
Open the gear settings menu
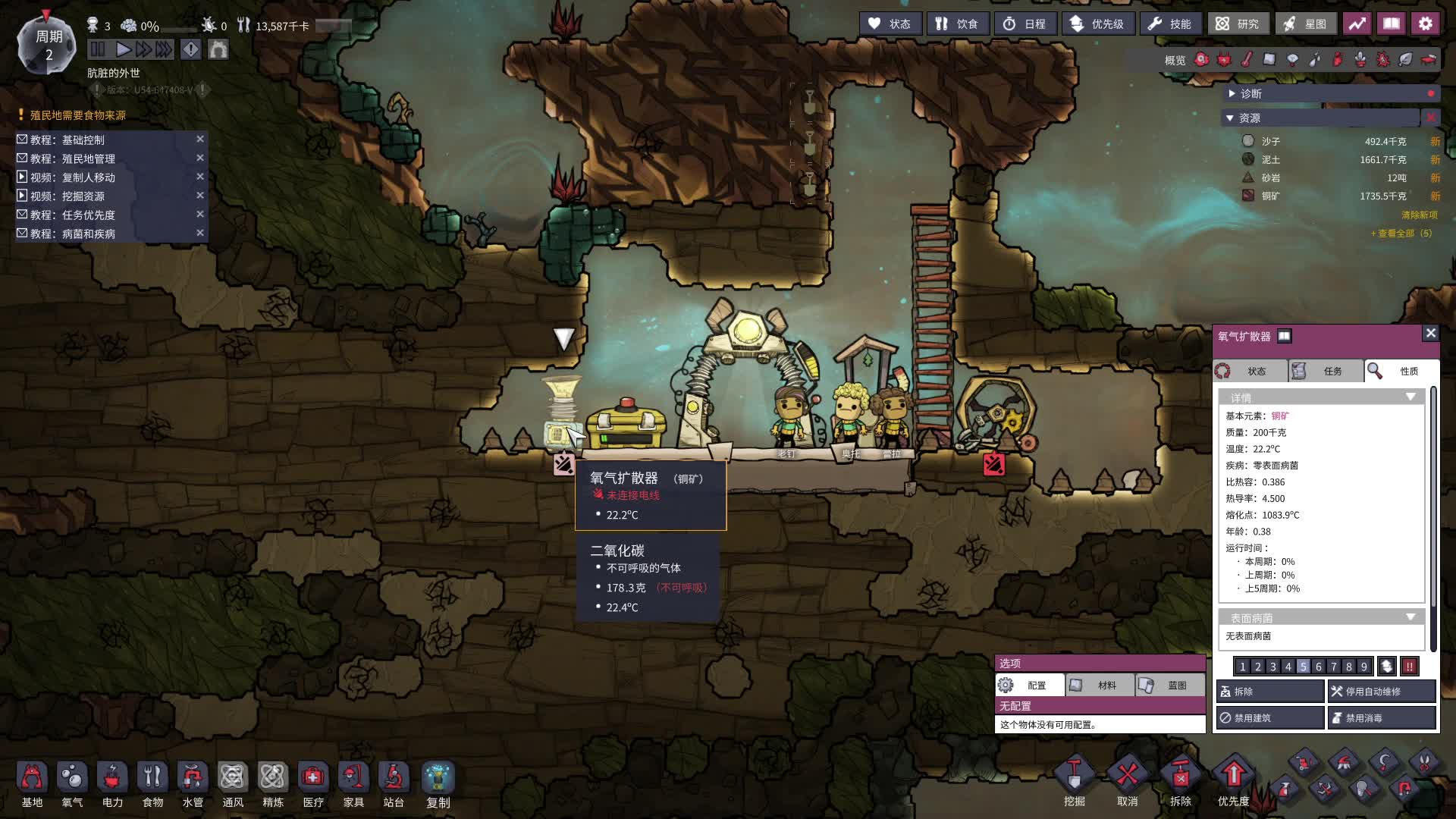click(1425, 24)
